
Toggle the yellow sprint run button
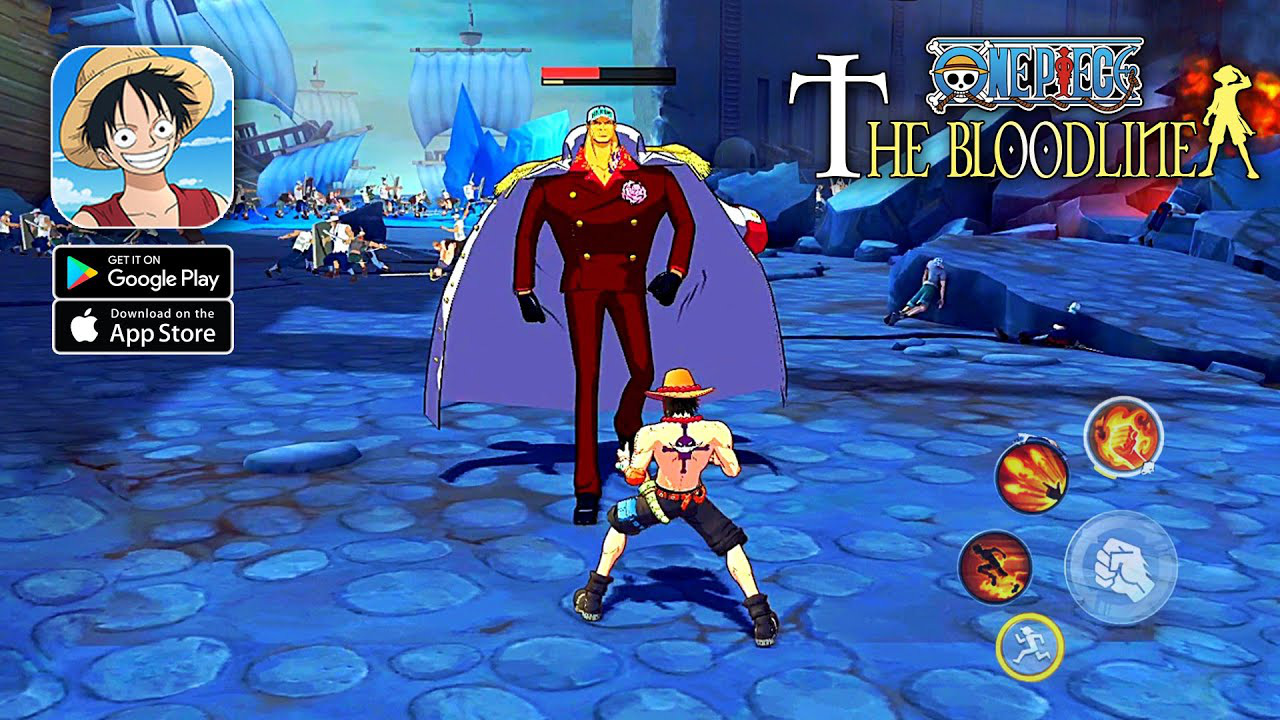coord(1031,644)
